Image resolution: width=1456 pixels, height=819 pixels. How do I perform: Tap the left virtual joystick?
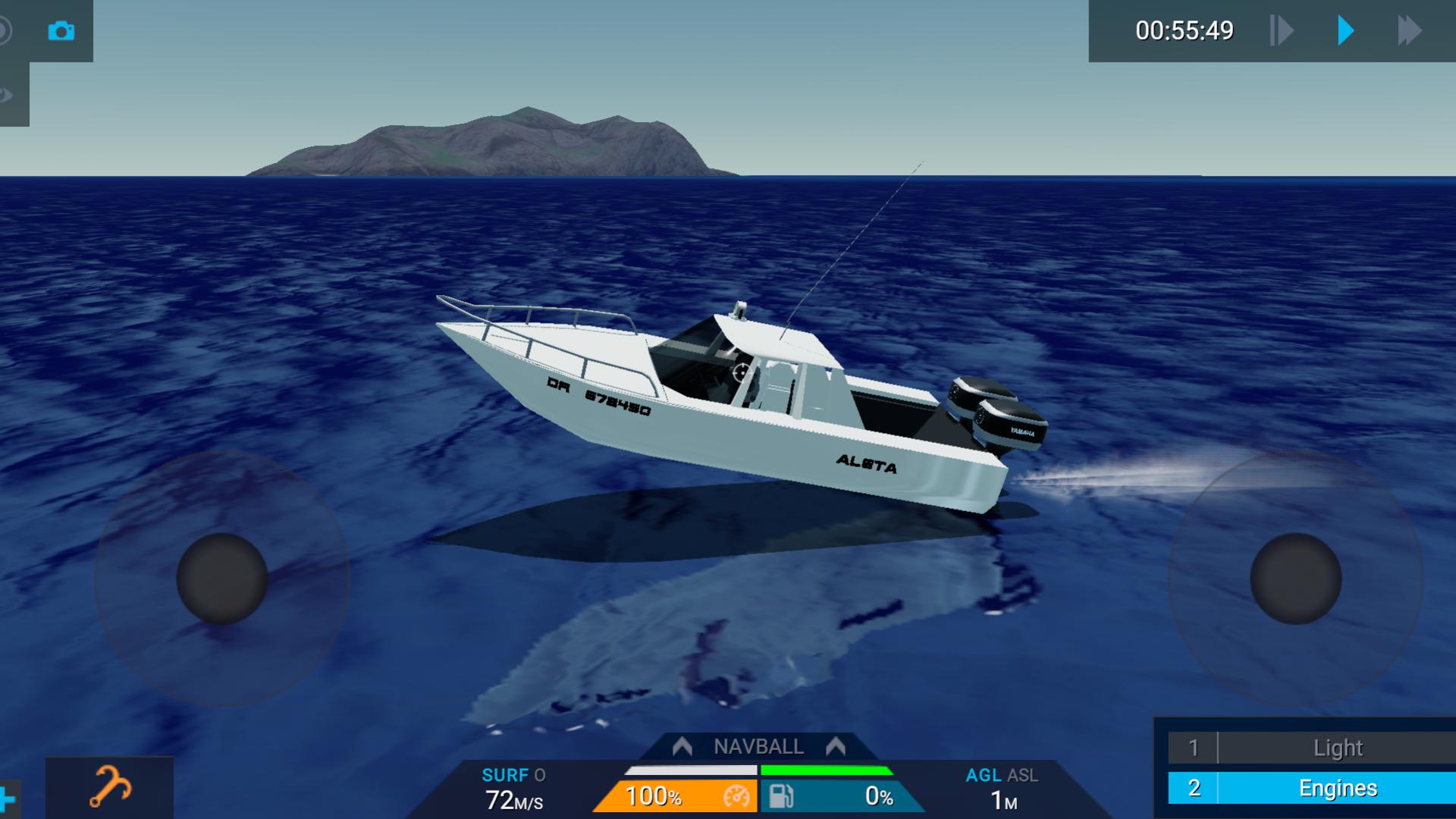pos(222,579)
